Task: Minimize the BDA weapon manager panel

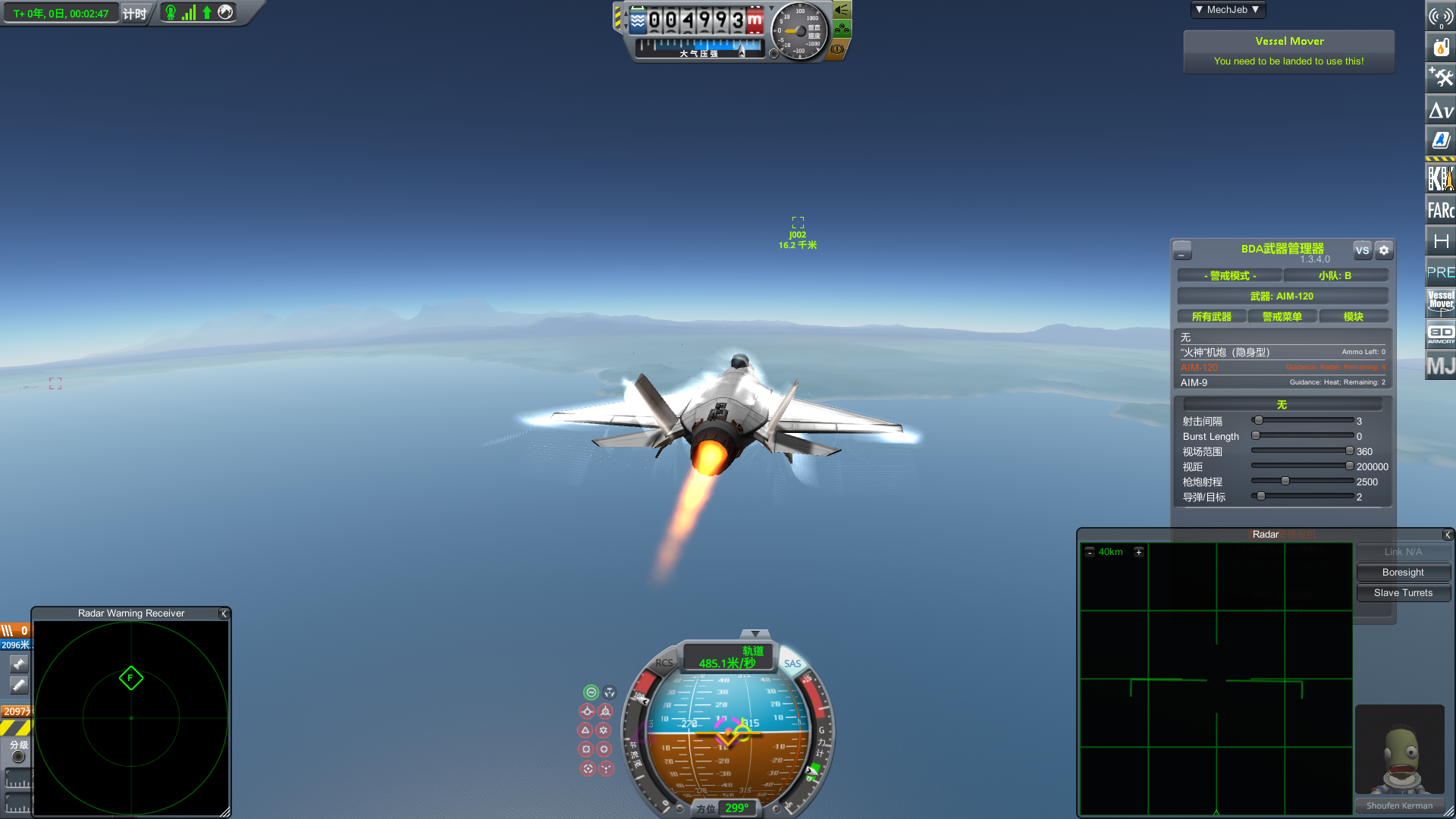Action: tap(1181, 250)
